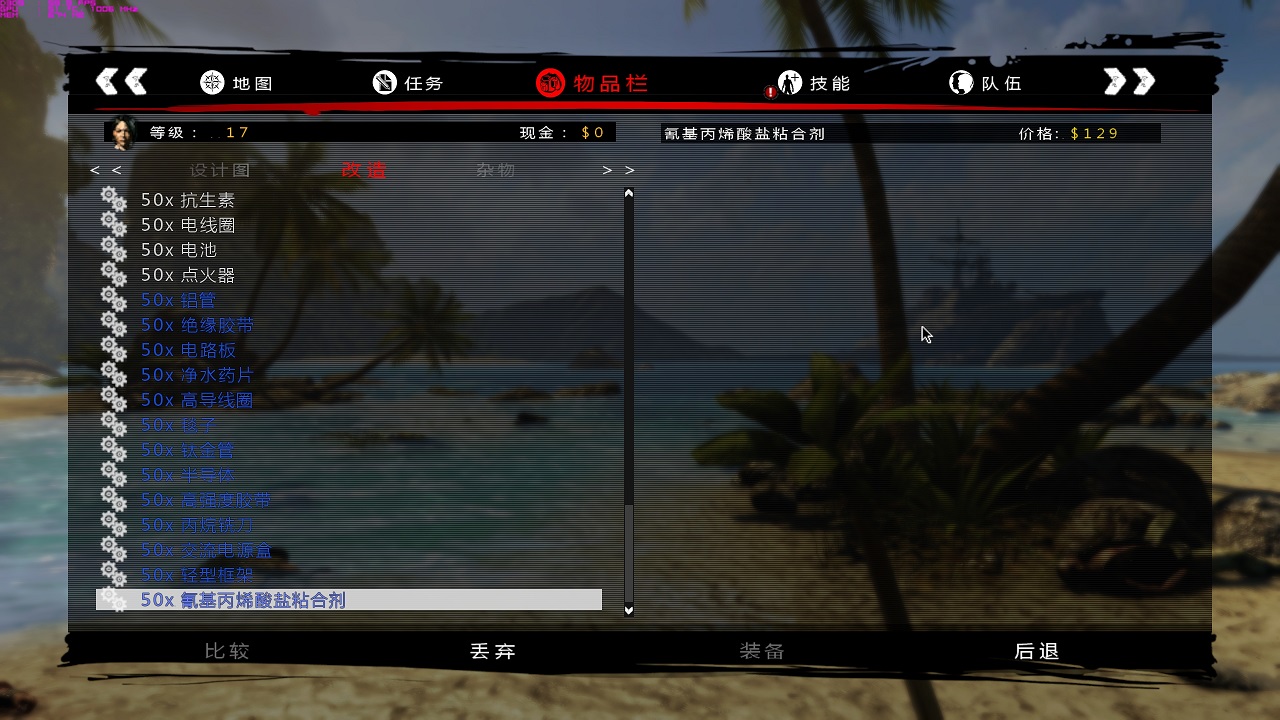Choose the 50x 电线圈 item
The width and height of the screenshot is (1280, 720).
coord(188,225)
